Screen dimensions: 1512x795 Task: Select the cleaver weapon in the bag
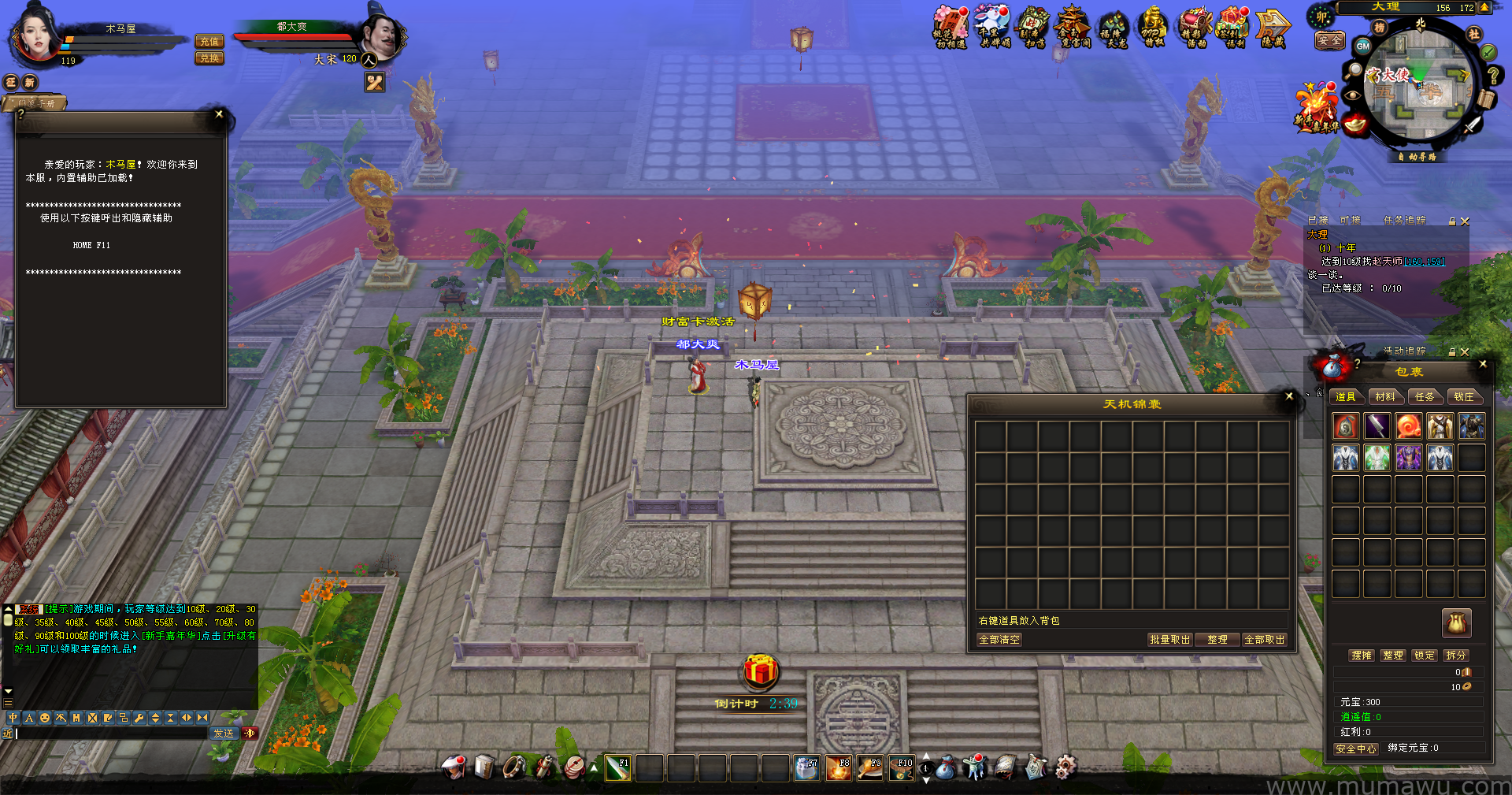(1377, 426)
